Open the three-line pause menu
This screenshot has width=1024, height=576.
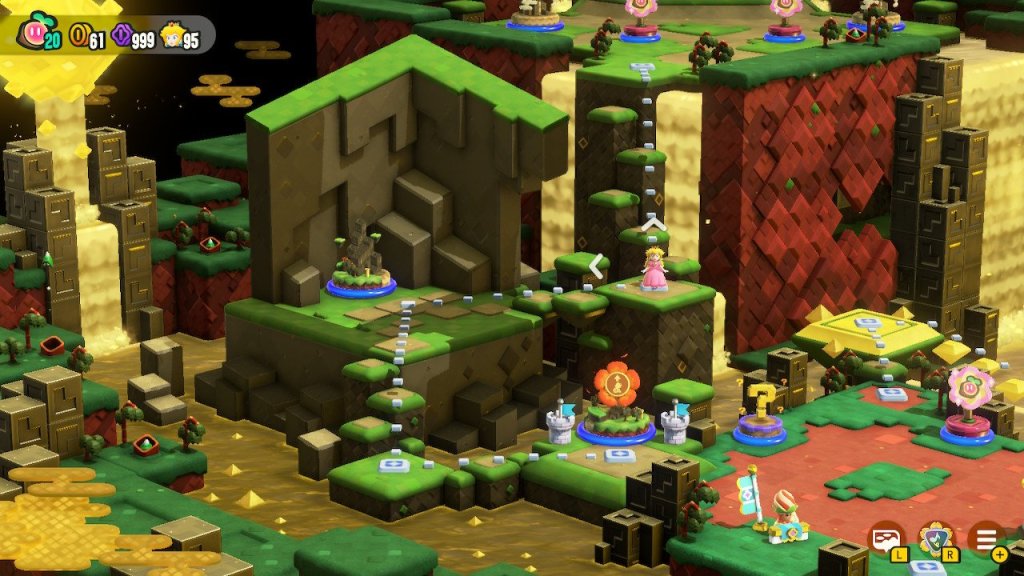coord(986,538)
